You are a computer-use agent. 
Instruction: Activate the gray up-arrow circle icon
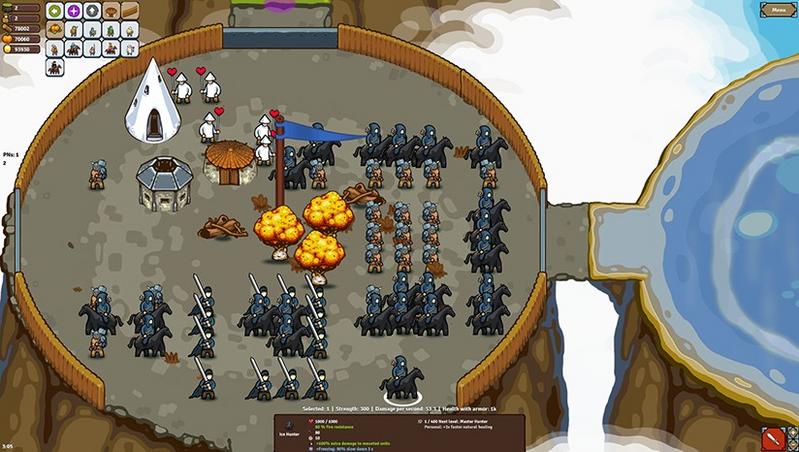click(91, 11)
